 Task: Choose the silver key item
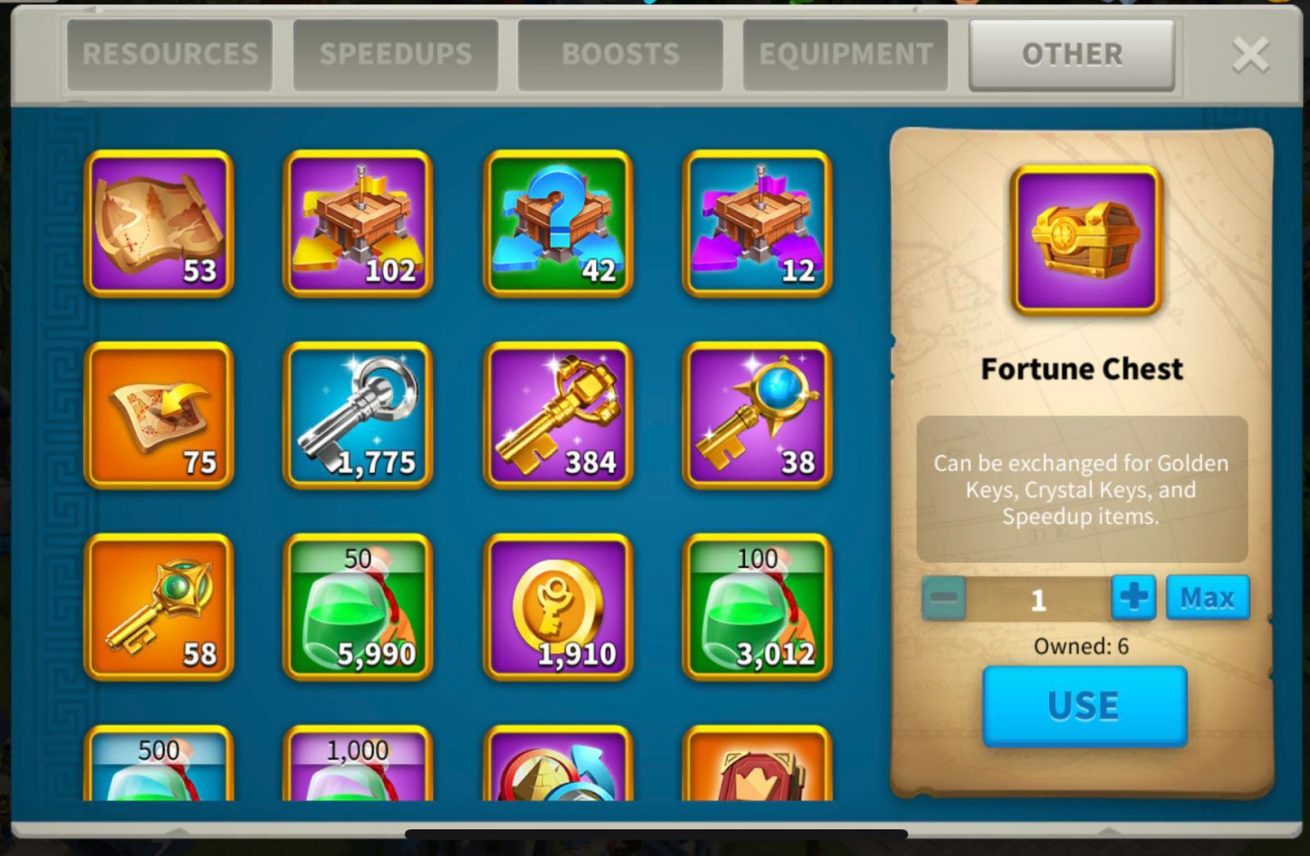point(358,415)
